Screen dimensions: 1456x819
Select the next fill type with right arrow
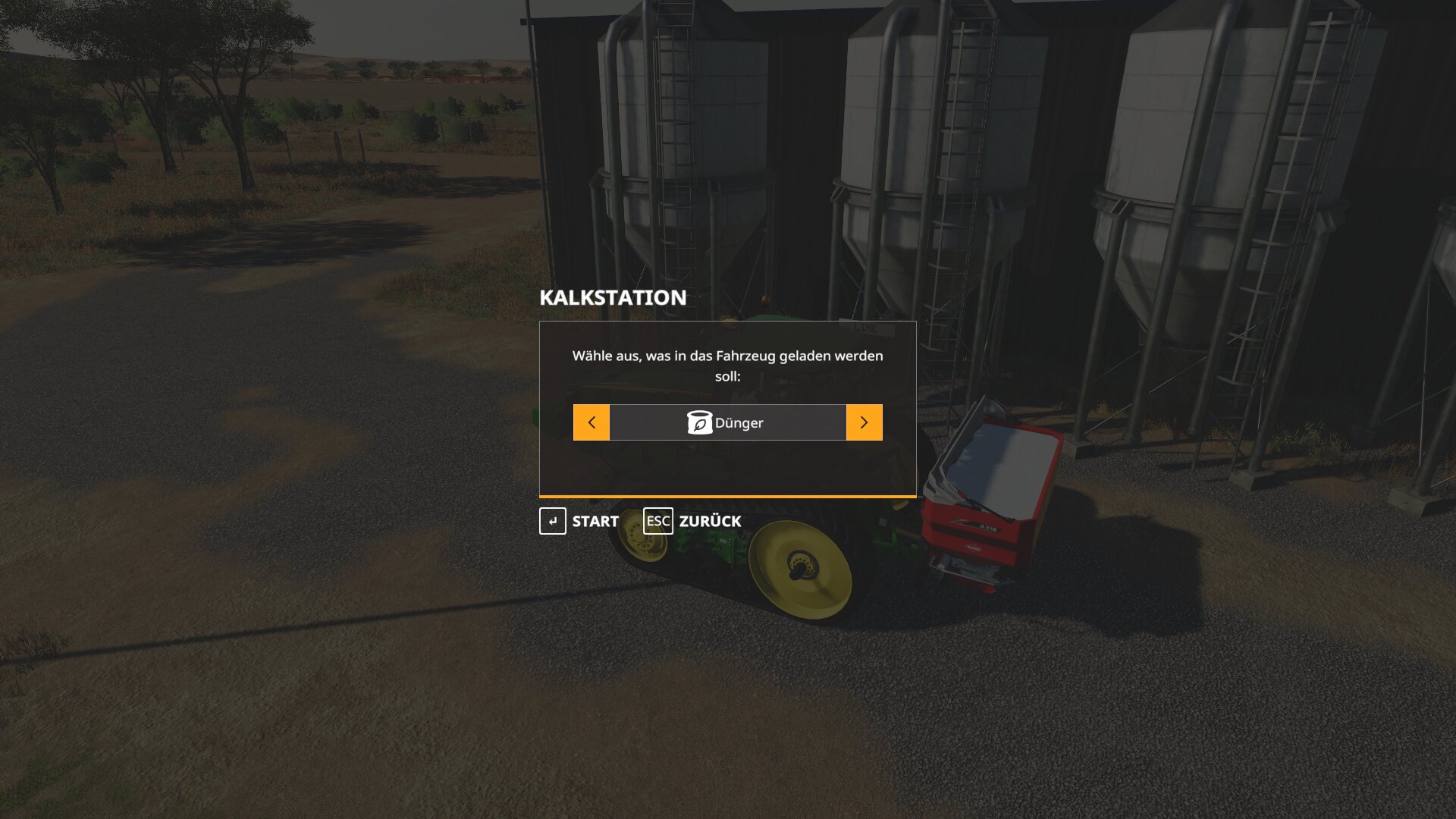864,422
